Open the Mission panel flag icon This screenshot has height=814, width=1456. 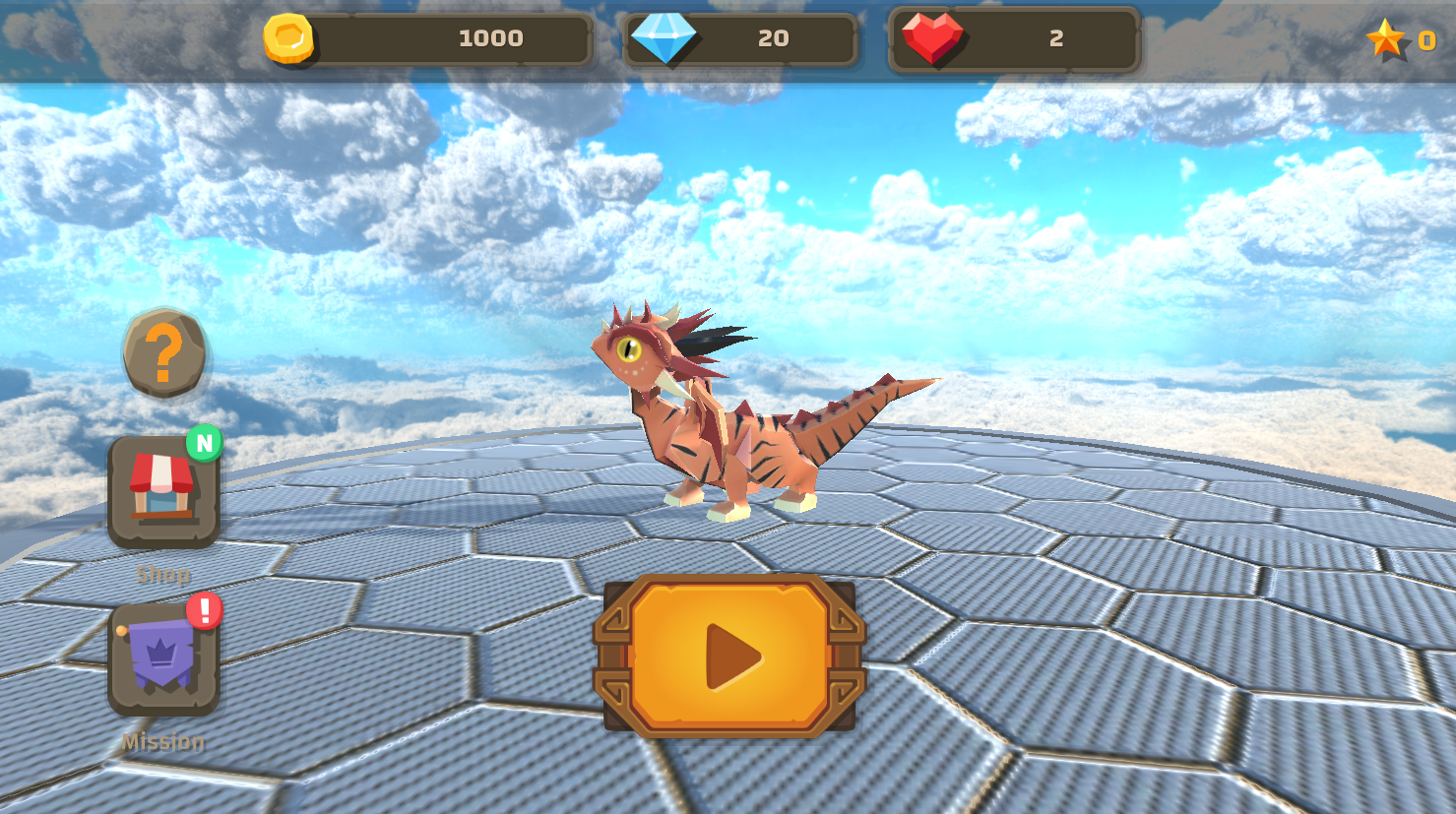pyautogui.click(x=163, y=657)
